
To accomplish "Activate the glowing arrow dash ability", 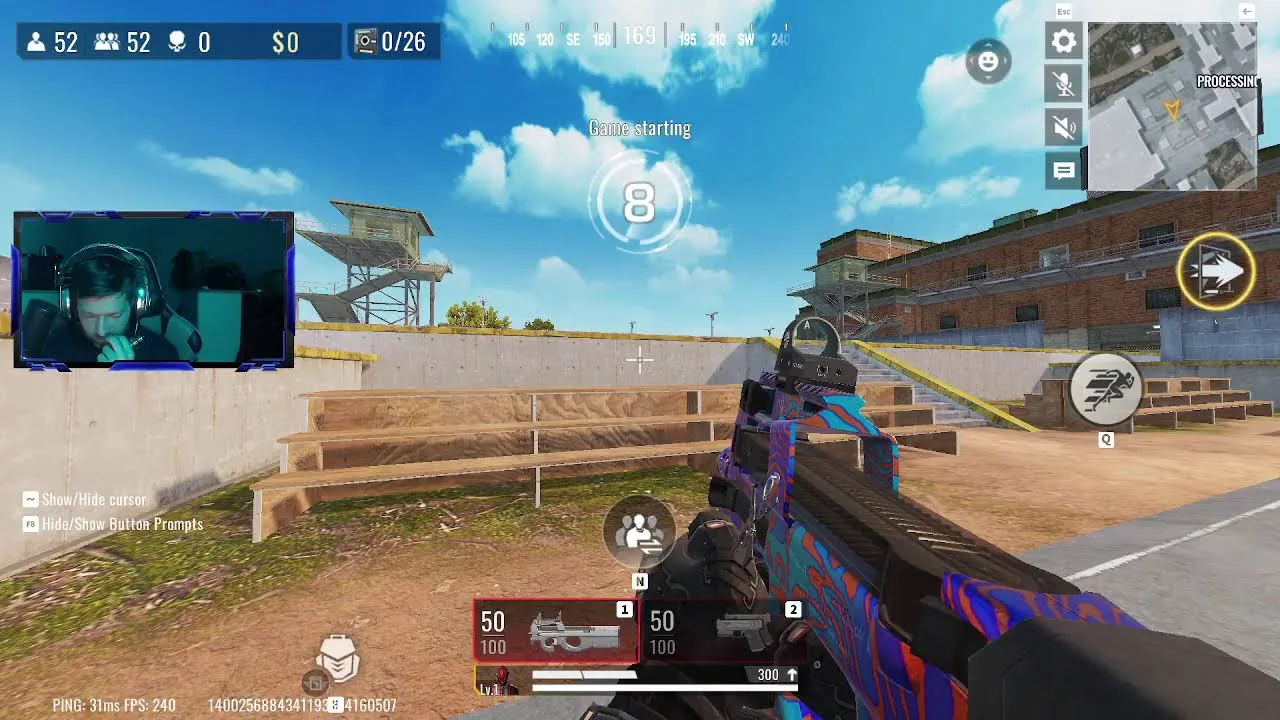I will point(1216,271).
